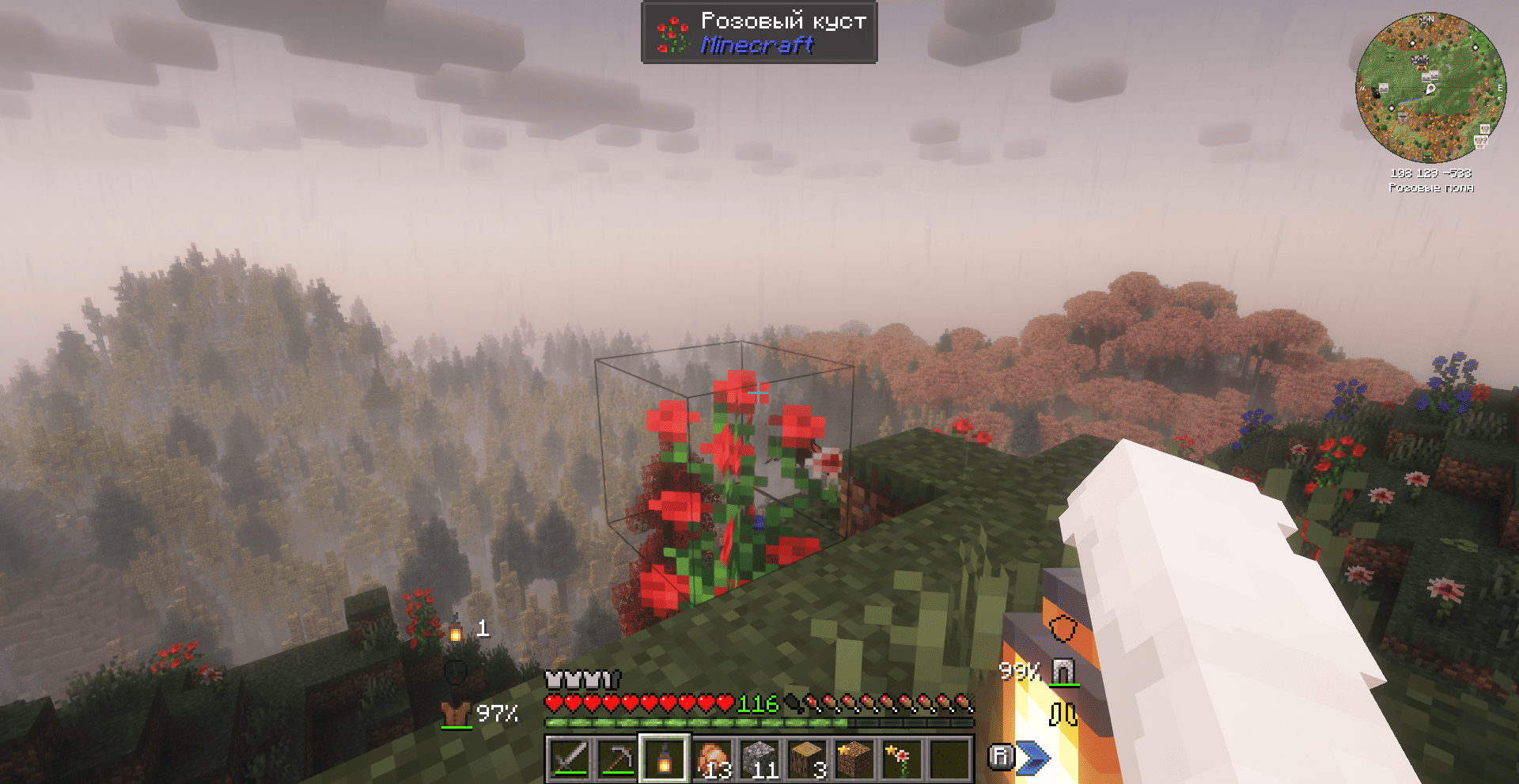Click the chestplate icon showing 97% durability
This screenshot has height=784, width=1519.
click(x=455, y=712)
